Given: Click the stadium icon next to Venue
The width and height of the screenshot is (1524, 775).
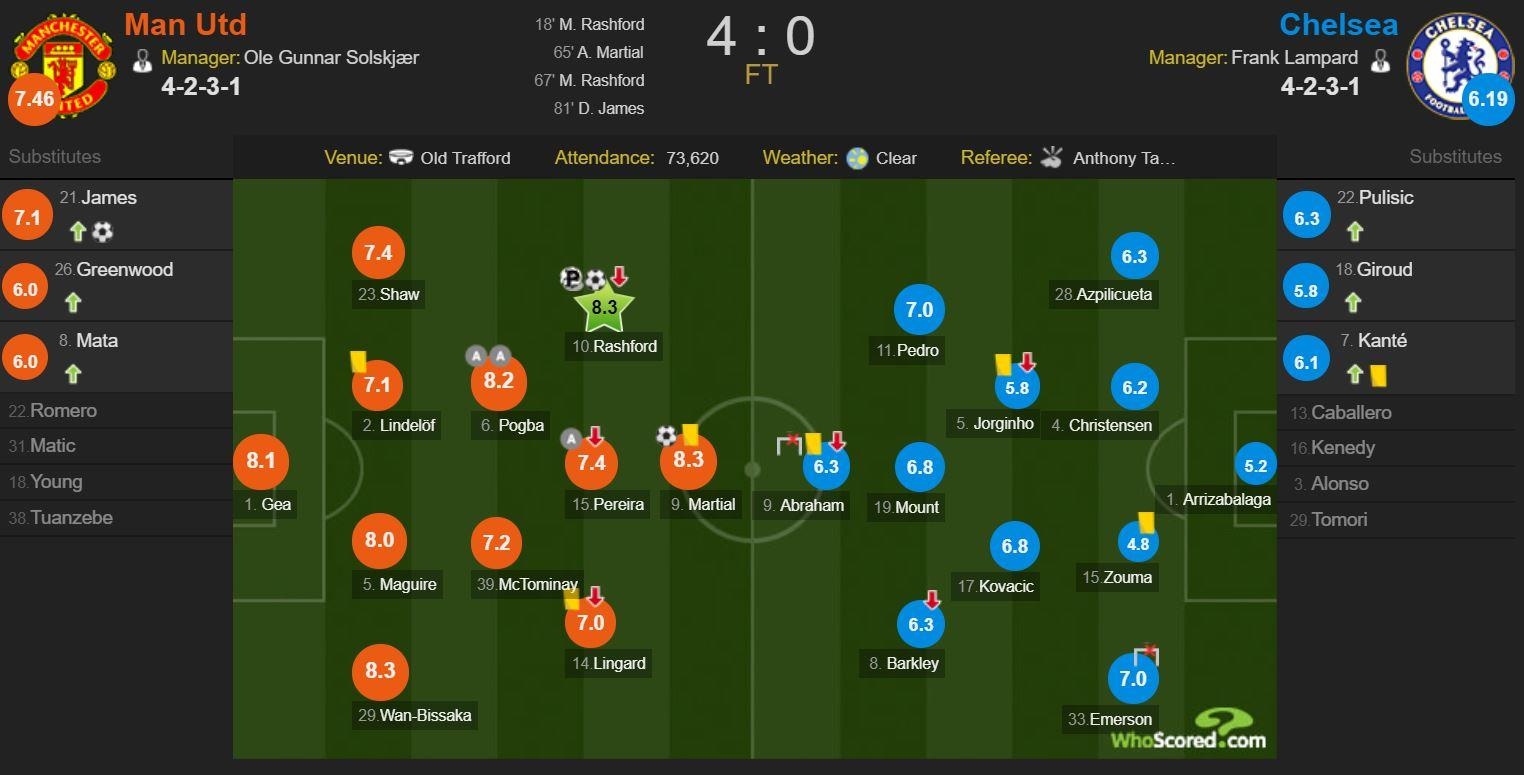Looking at the screenshot, I should (401, 158).
